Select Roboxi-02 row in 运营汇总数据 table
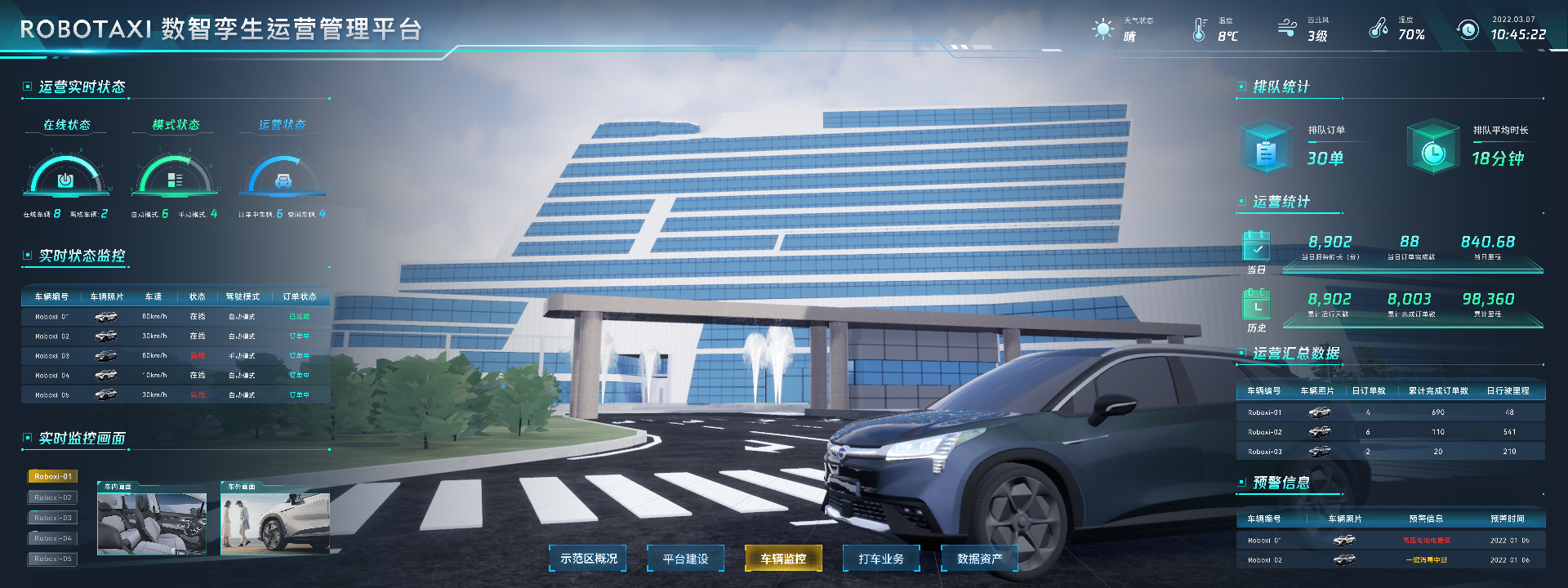This screenshot has width=1568, height=588. 1390,432
